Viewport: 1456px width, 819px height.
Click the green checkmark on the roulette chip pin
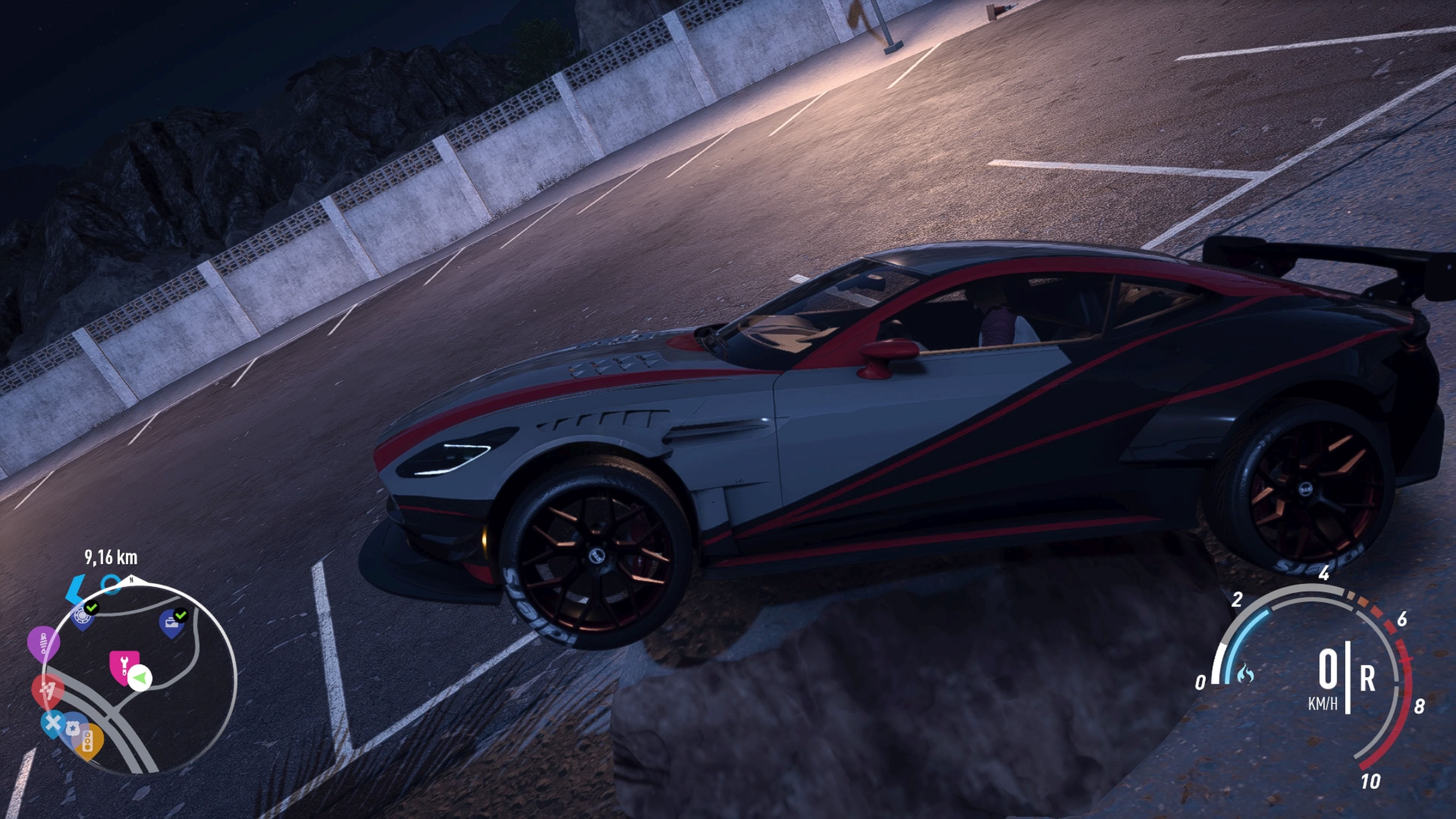coord(92,607)
